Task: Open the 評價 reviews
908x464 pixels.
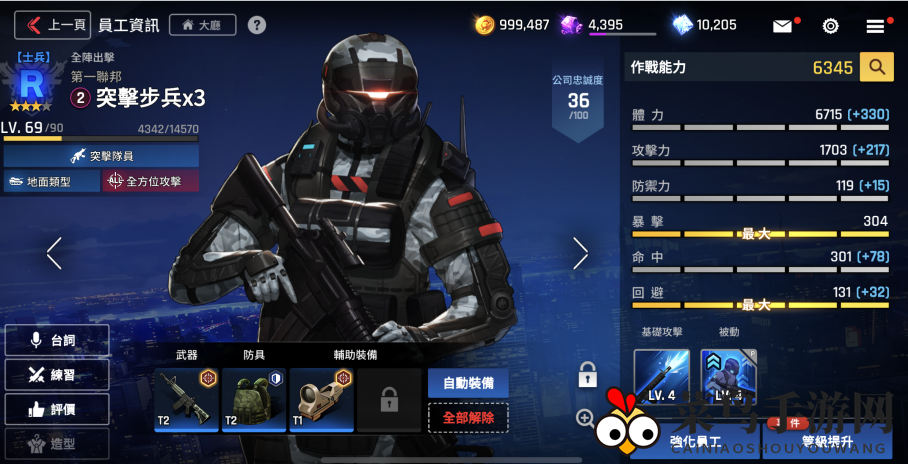Action: coord(56,408)
